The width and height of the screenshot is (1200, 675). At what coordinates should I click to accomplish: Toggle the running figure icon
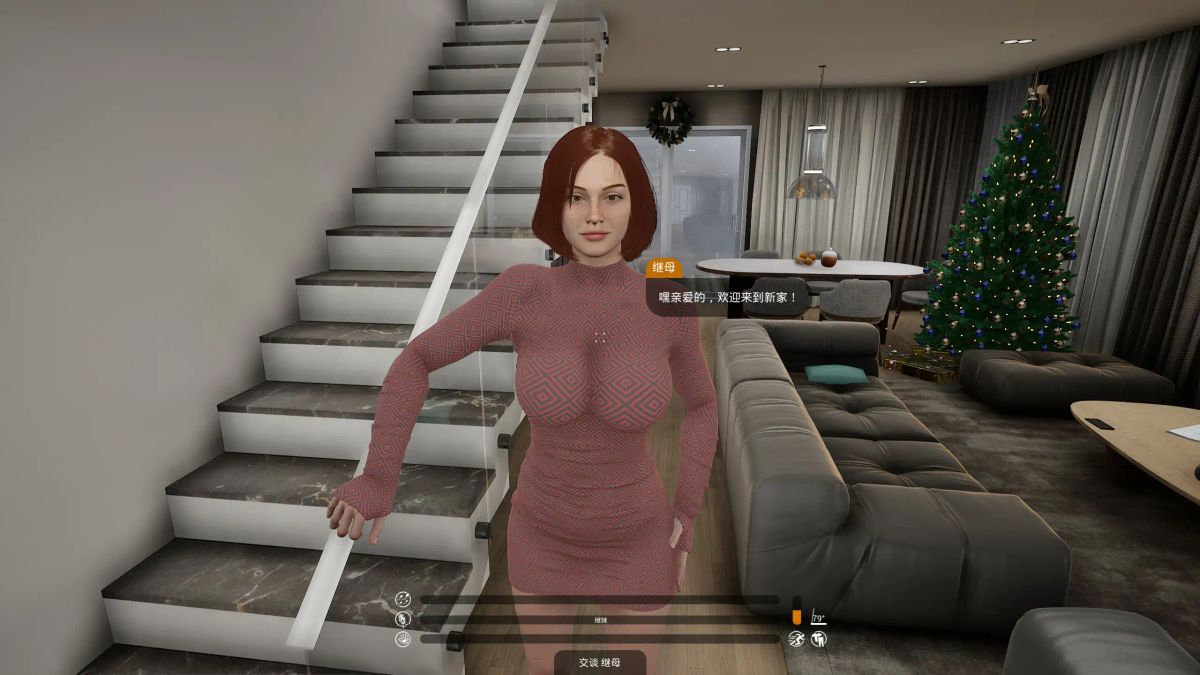coord(796,639)
